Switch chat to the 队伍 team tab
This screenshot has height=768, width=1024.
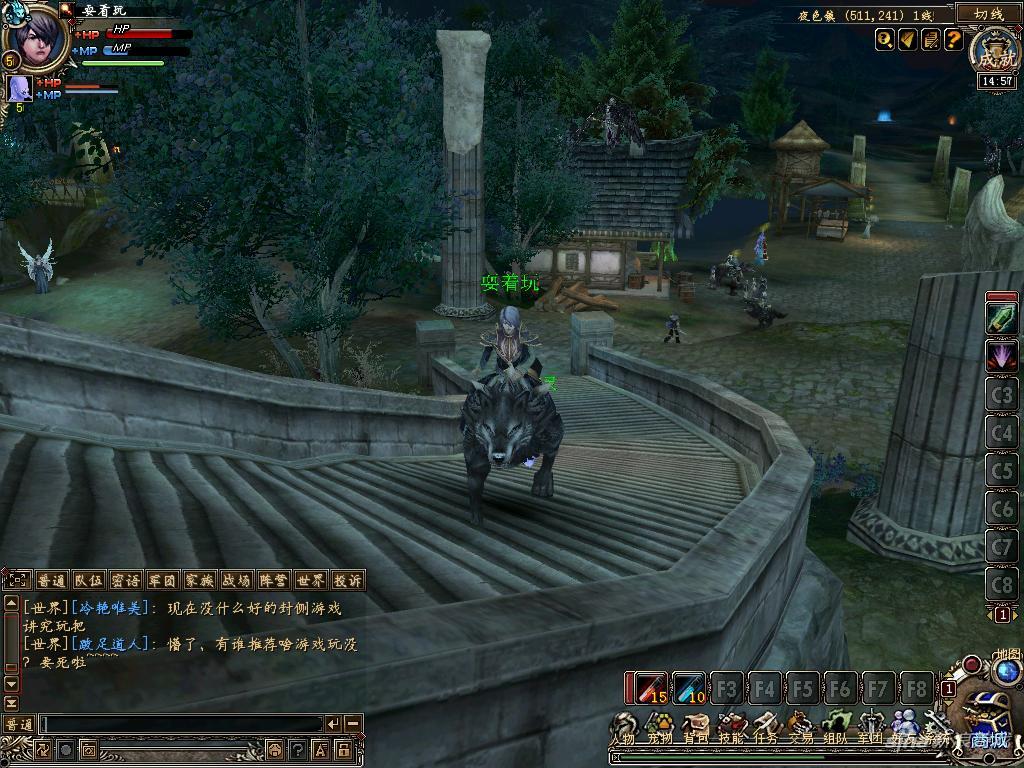click(x=88, y=580)
